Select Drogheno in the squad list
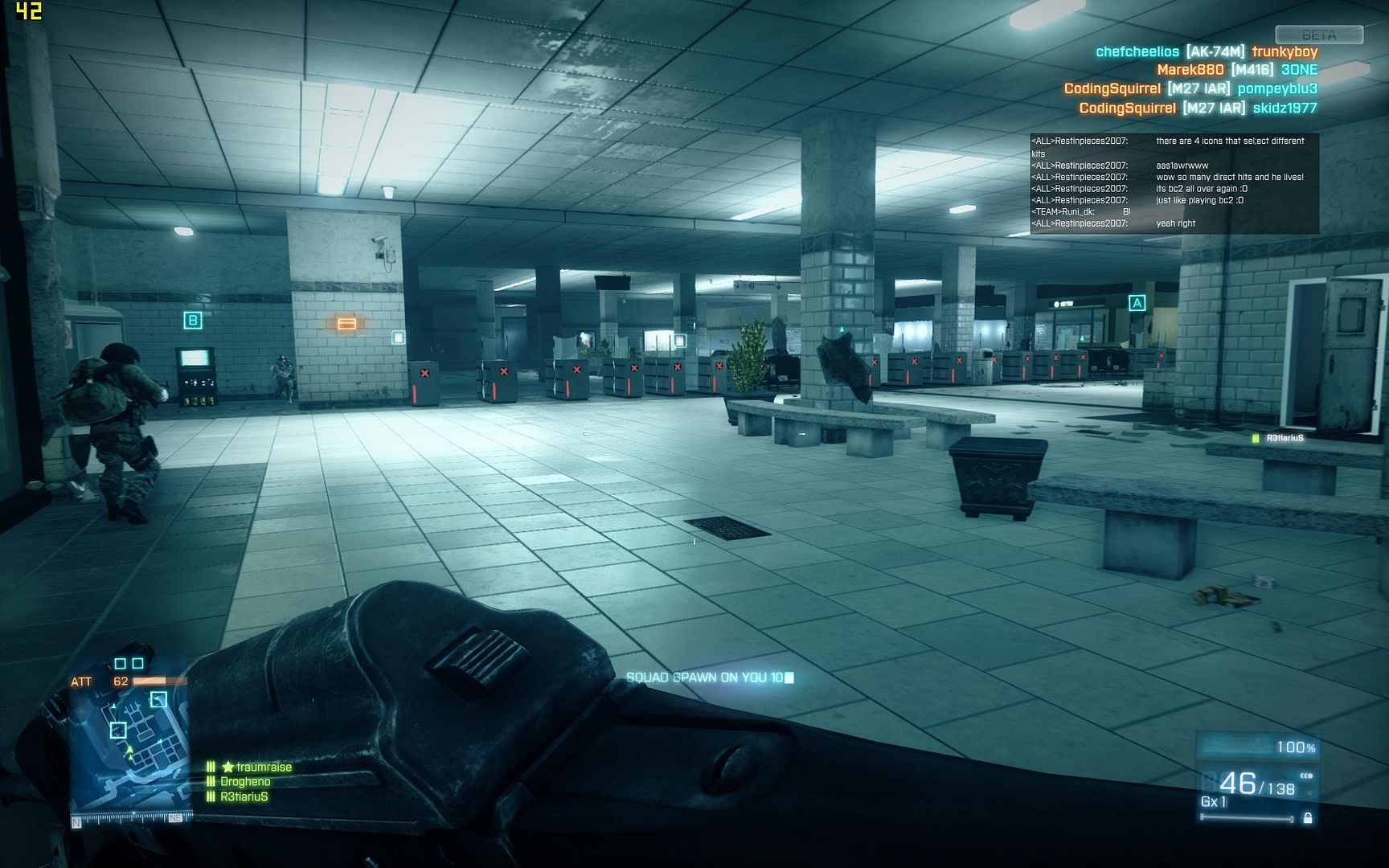The image size is (1389, 868). (x=244, y=781)
